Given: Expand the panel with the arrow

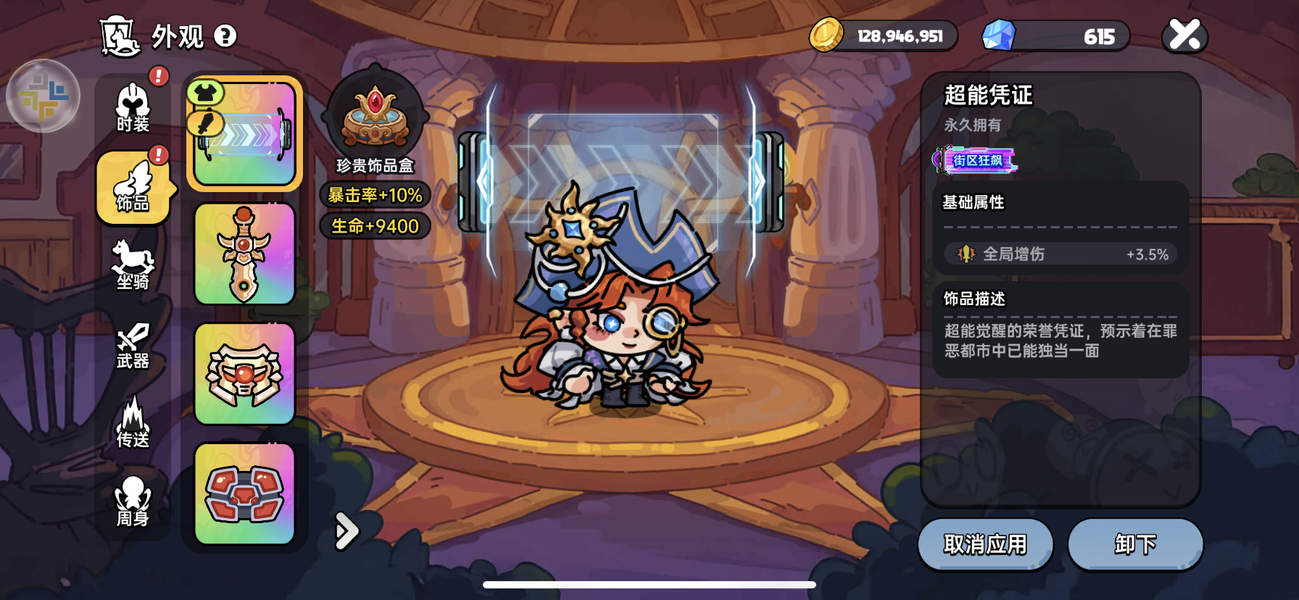Looking at the screenshot, I should click(346, 531).
